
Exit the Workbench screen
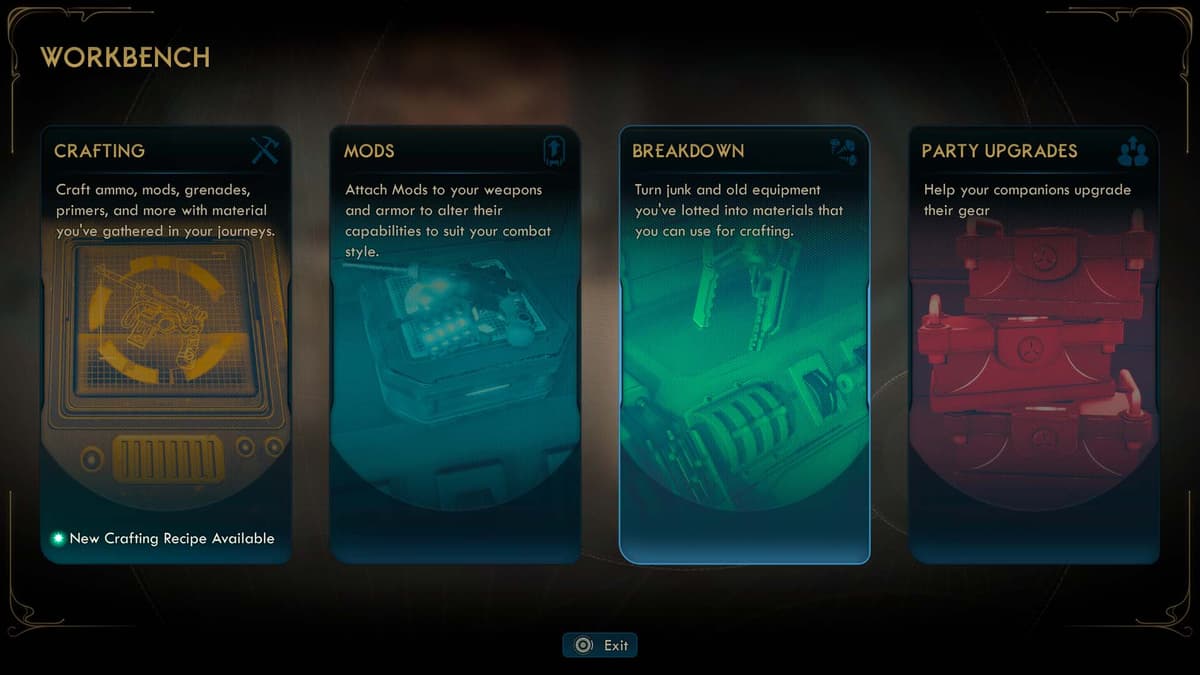pos(600,645)
